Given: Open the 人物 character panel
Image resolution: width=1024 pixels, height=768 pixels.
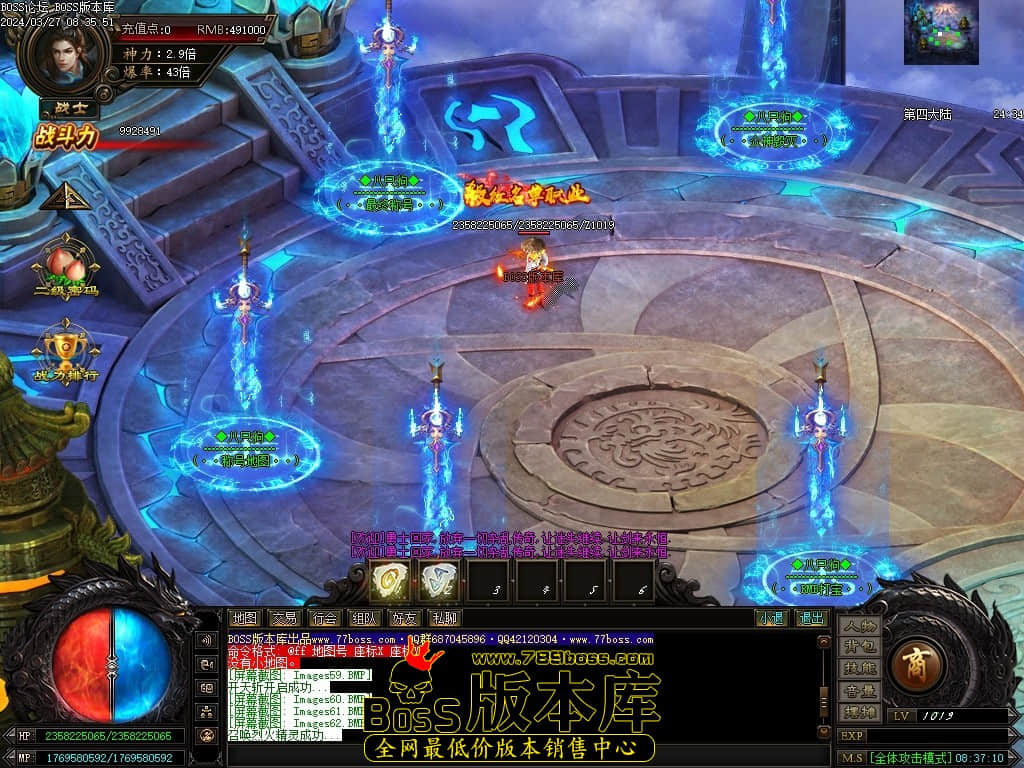Looking at the screenshot, I should [859, 627].
